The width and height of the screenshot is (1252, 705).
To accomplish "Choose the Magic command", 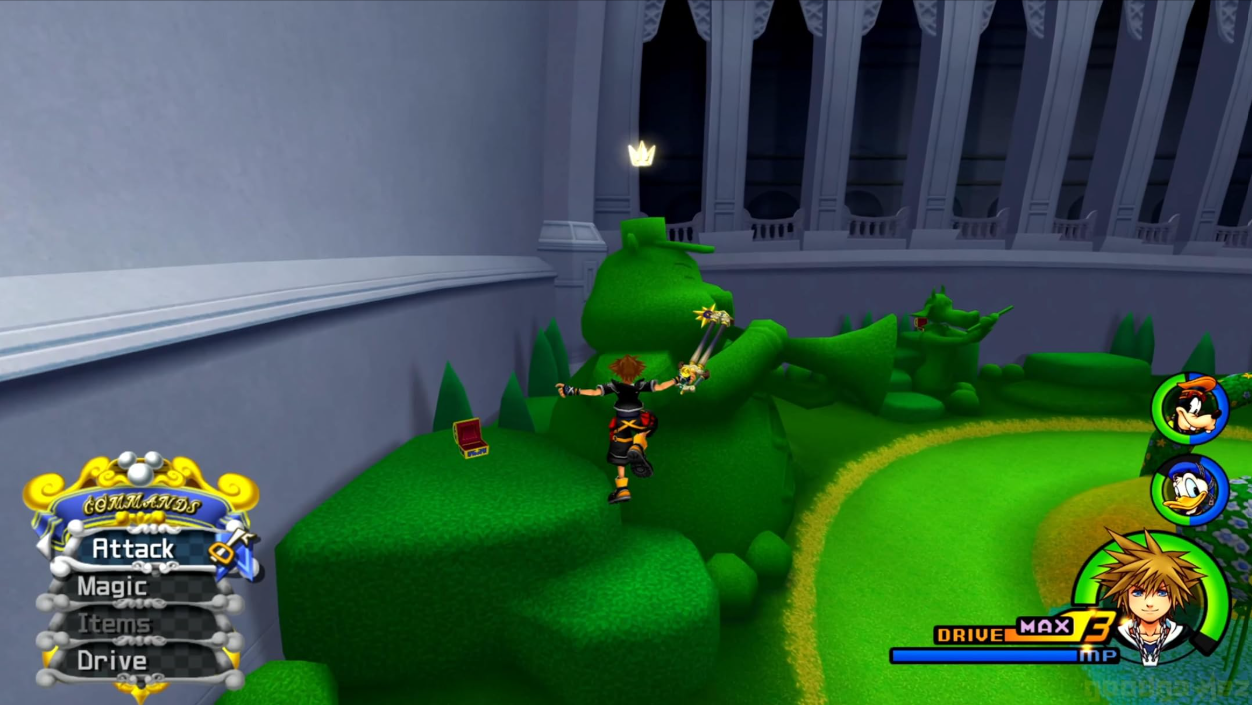I will click(x=112, y=587).
